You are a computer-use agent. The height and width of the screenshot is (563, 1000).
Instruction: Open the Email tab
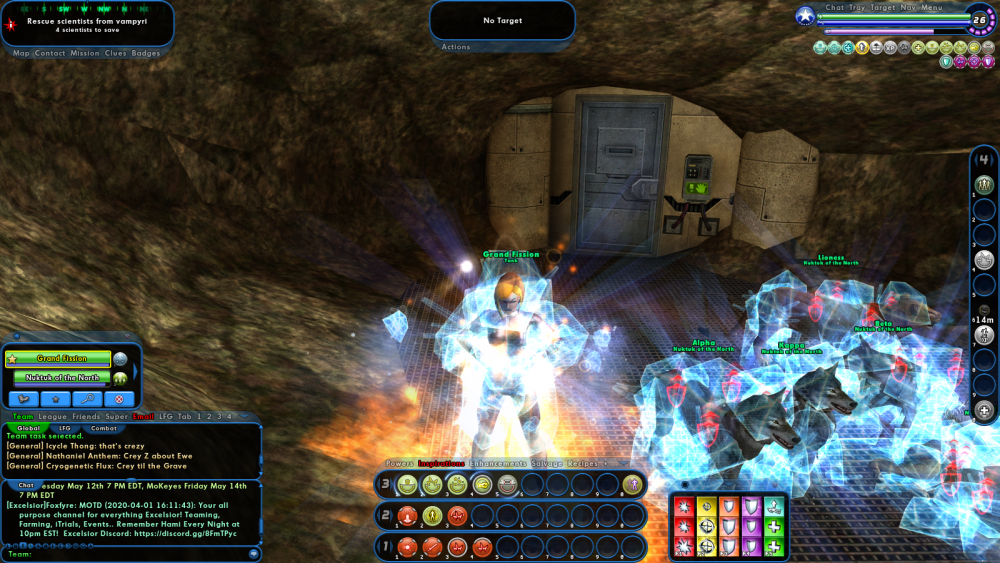point(144,416)
